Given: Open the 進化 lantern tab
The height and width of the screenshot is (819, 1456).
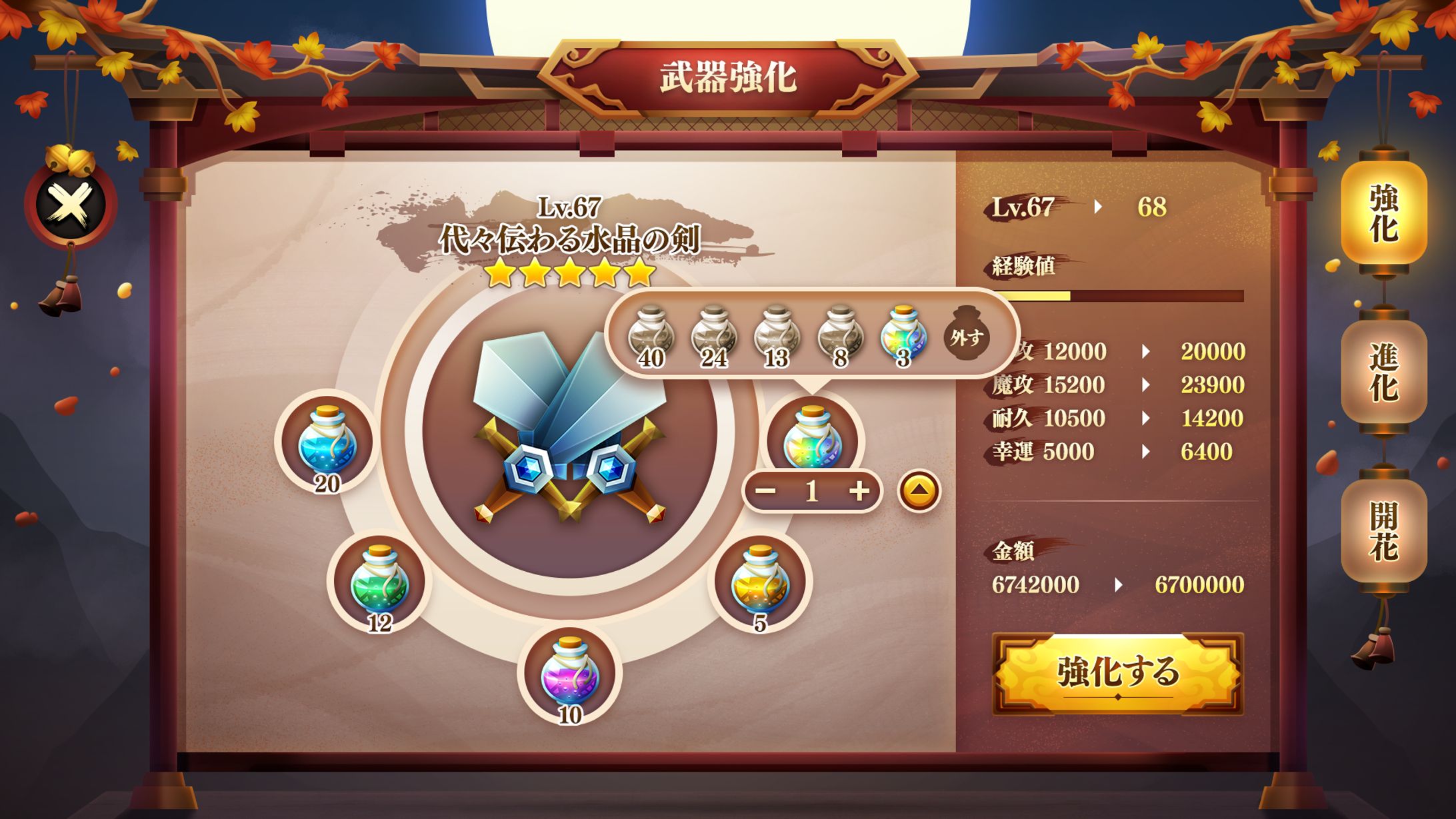Looking at the screenshot, I should pyautogui.click(x=1383, y=373).
